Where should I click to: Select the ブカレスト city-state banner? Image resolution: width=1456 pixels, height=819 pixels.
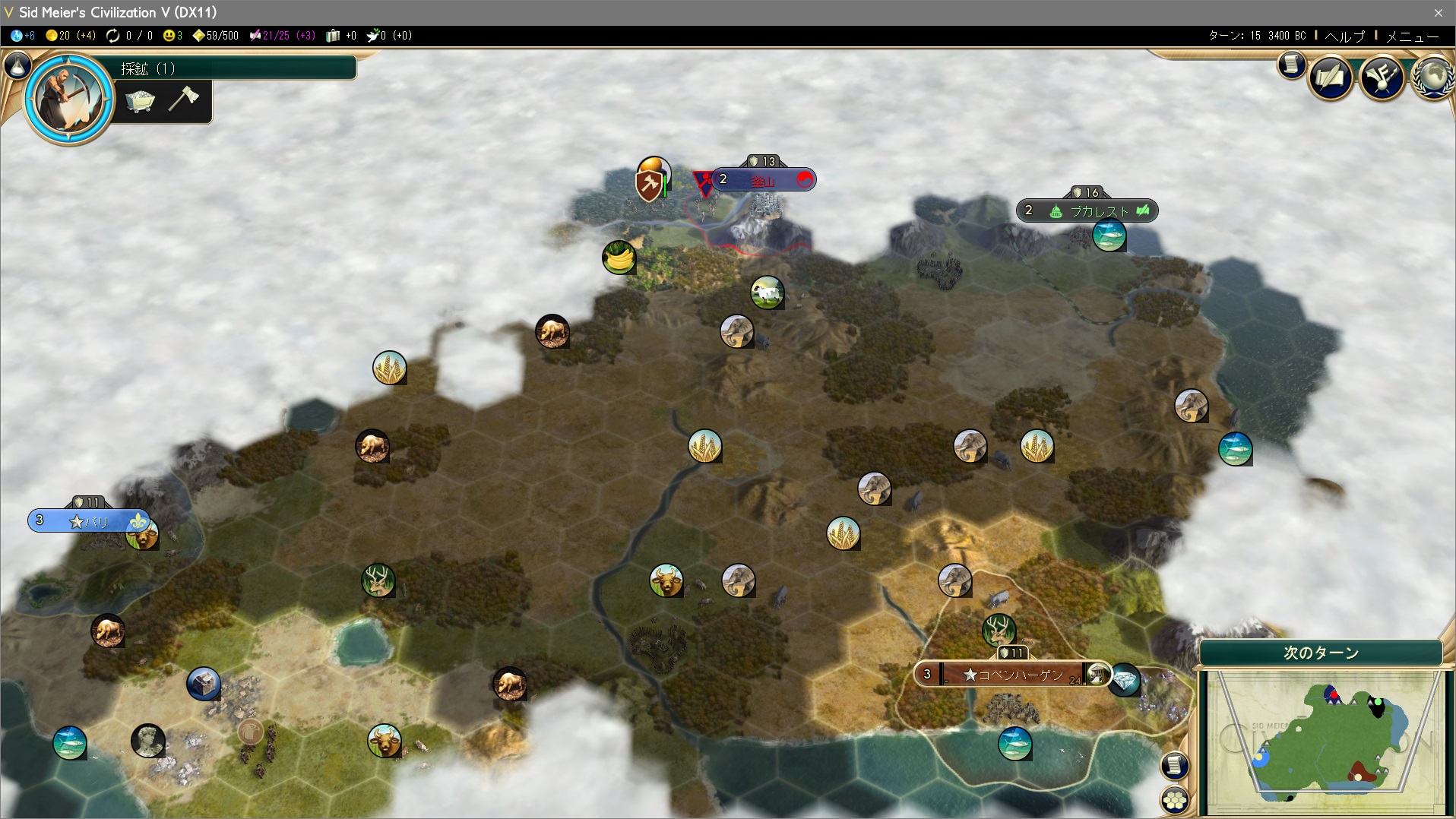[x=1087, y=210]
